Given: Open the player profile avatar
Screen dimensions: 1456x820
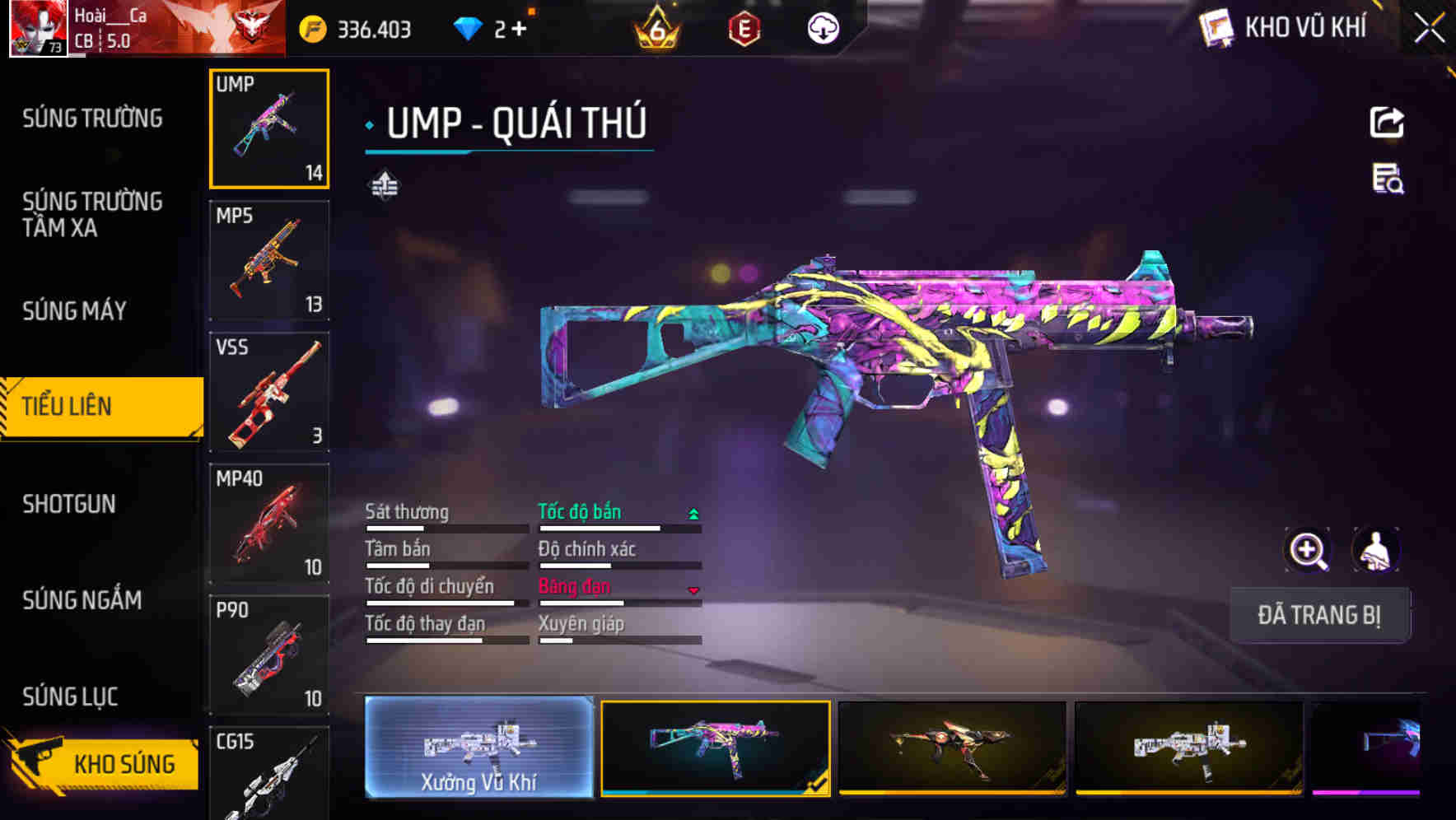Looking at the screenshot, I should [x=37, y=29].
